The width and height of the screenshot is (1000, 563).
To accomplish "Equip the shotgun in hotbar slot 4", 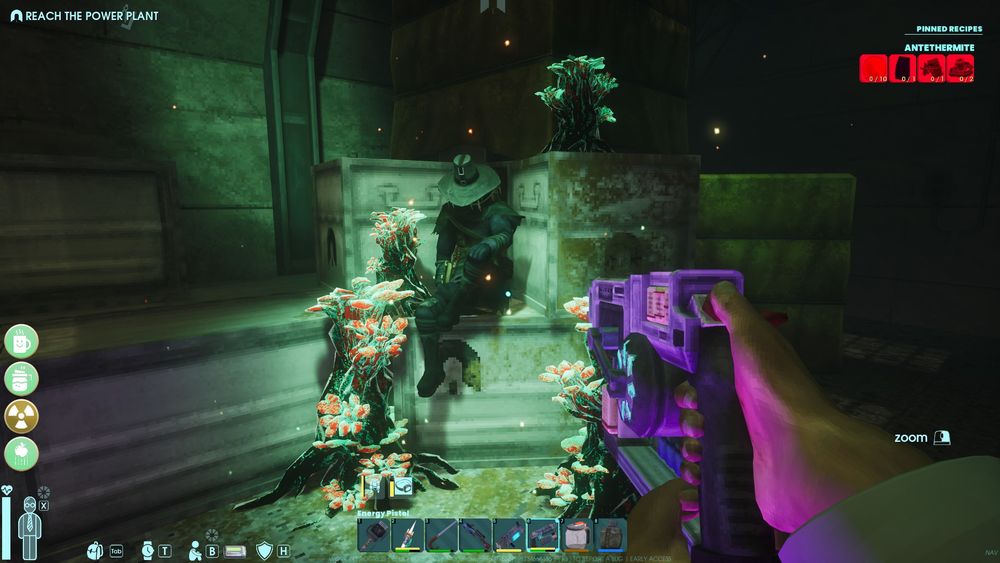I will coord(475,535).
